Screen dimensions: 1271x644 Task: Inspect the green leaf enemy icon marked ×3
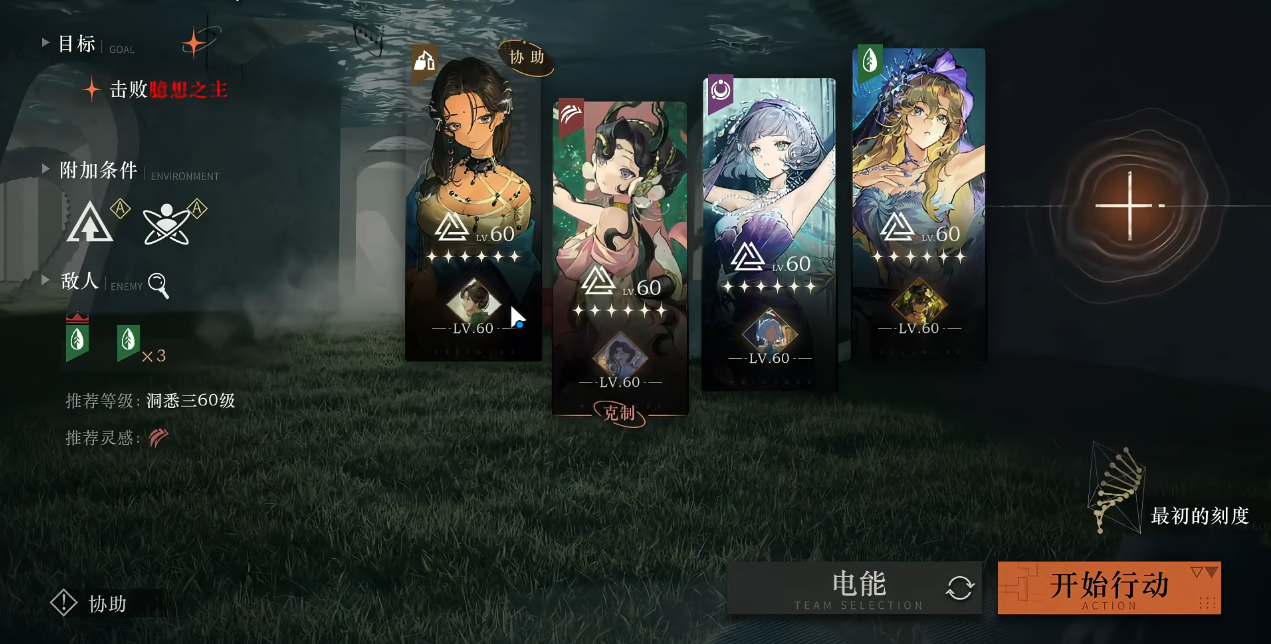(x=128, y=343)
